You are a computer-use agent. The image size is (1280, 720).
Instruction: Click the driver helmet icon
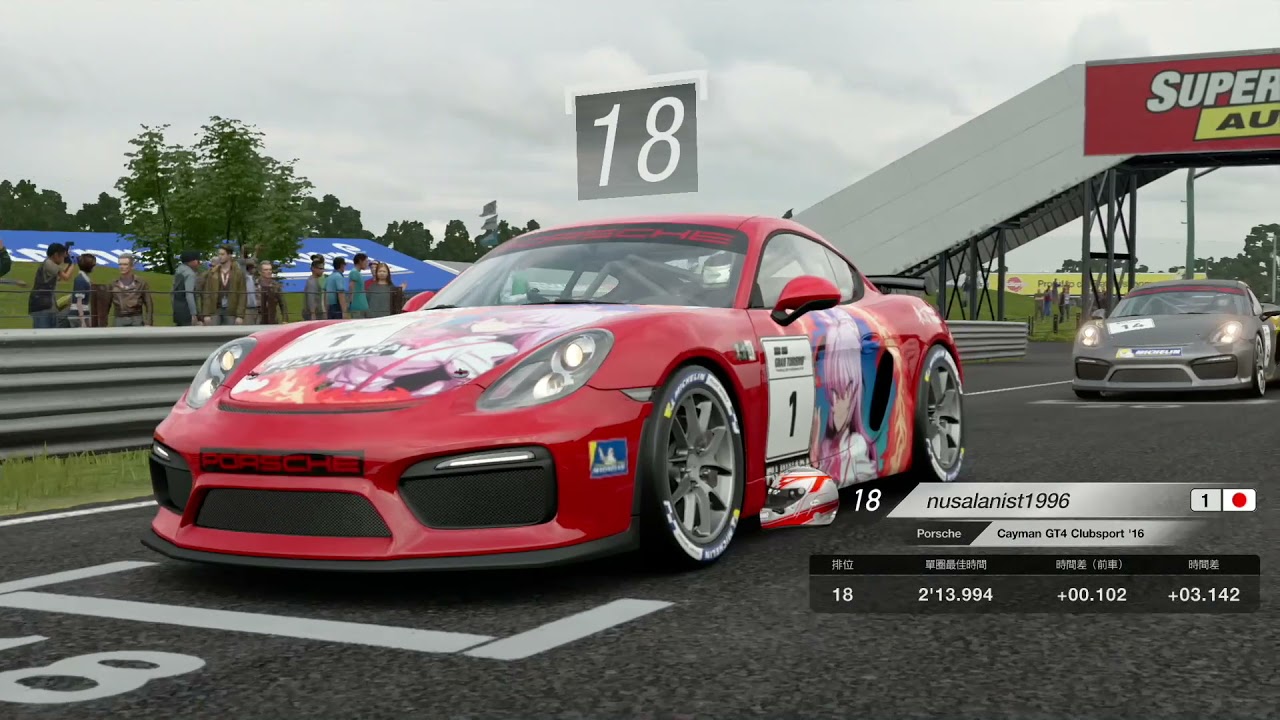(x=798, y=497)
